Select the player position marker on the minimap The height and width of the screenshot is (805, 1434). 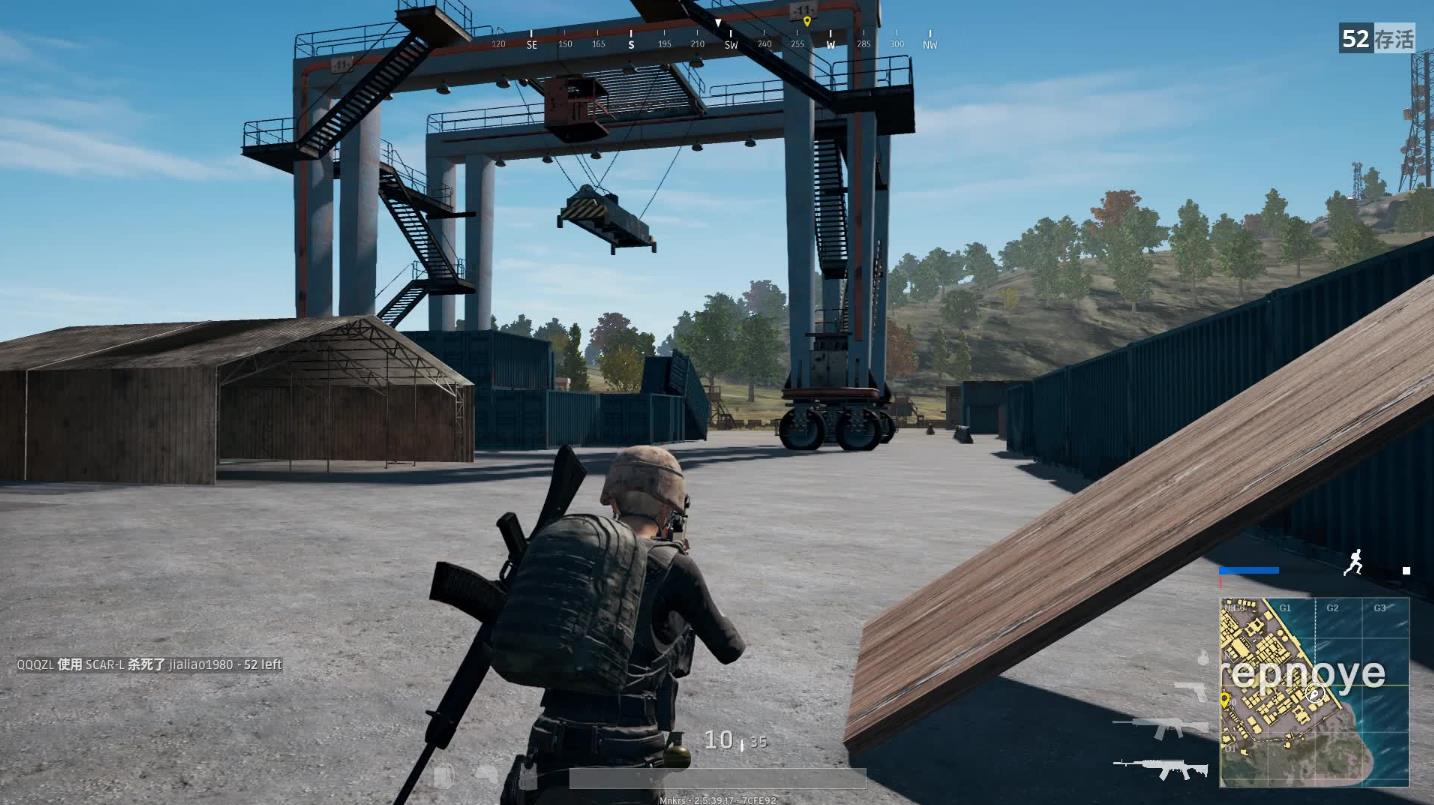point(1315,694)
